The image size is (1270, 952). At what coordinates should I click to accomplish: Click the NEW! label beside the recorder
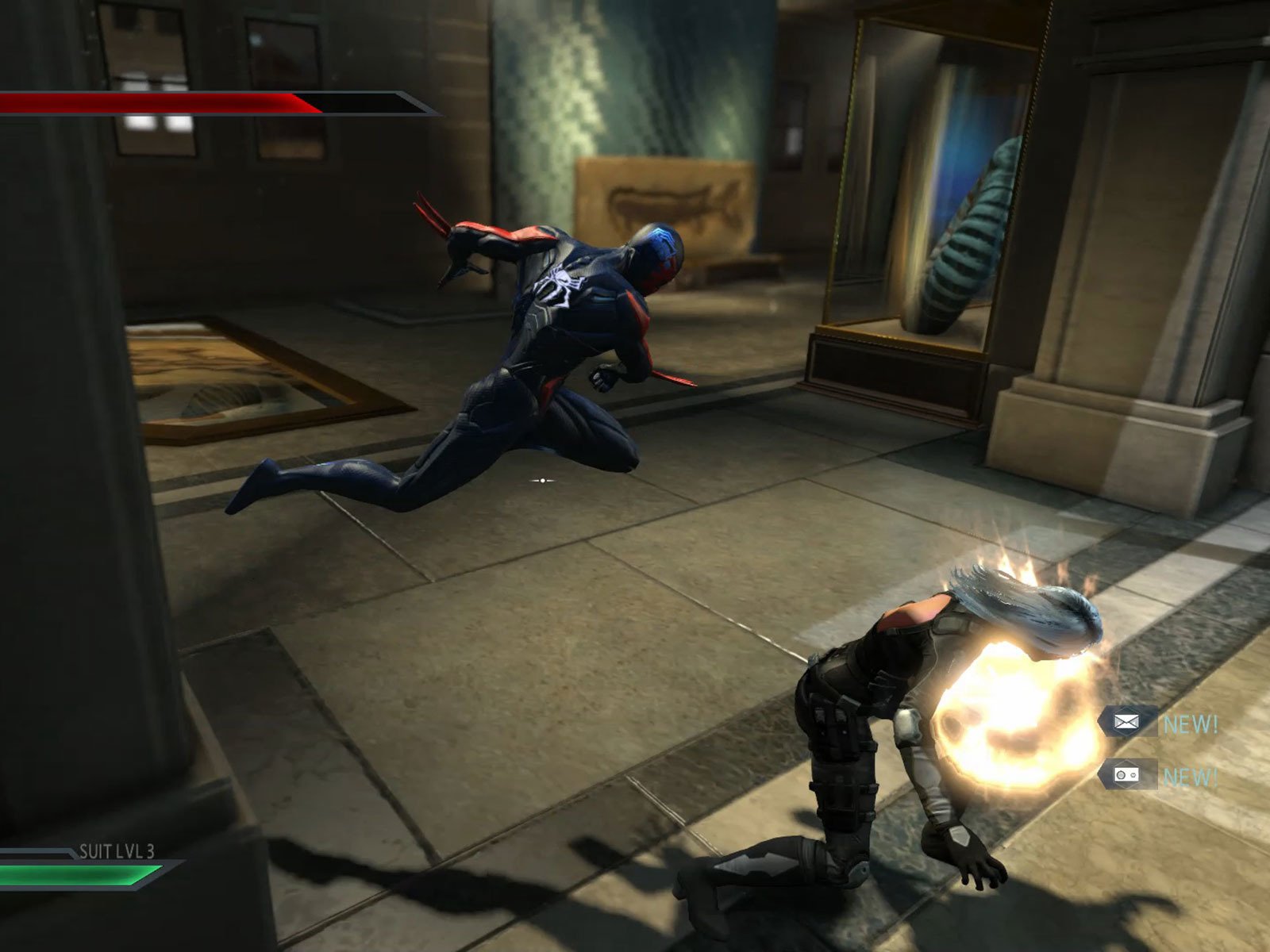click(x=1191, y=776)
